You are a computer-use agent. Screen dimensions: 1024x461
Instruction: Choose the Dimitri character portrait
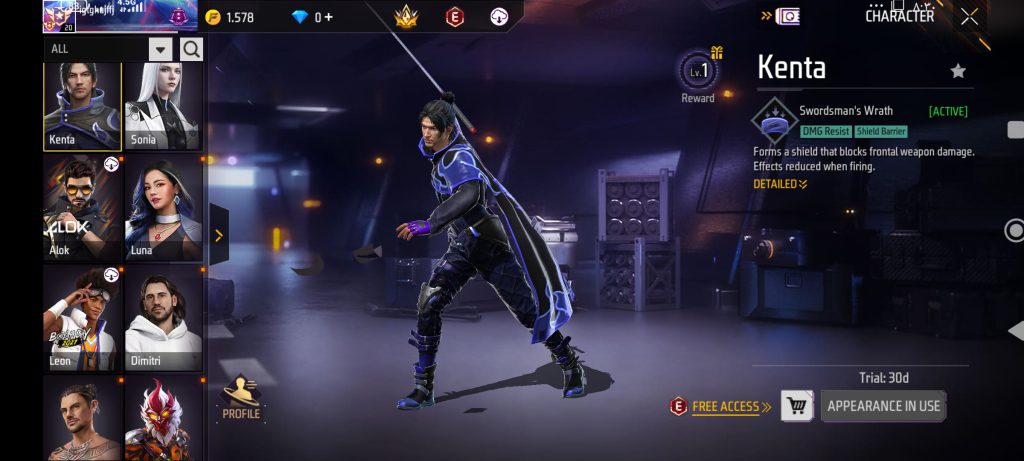pos(163,318)
